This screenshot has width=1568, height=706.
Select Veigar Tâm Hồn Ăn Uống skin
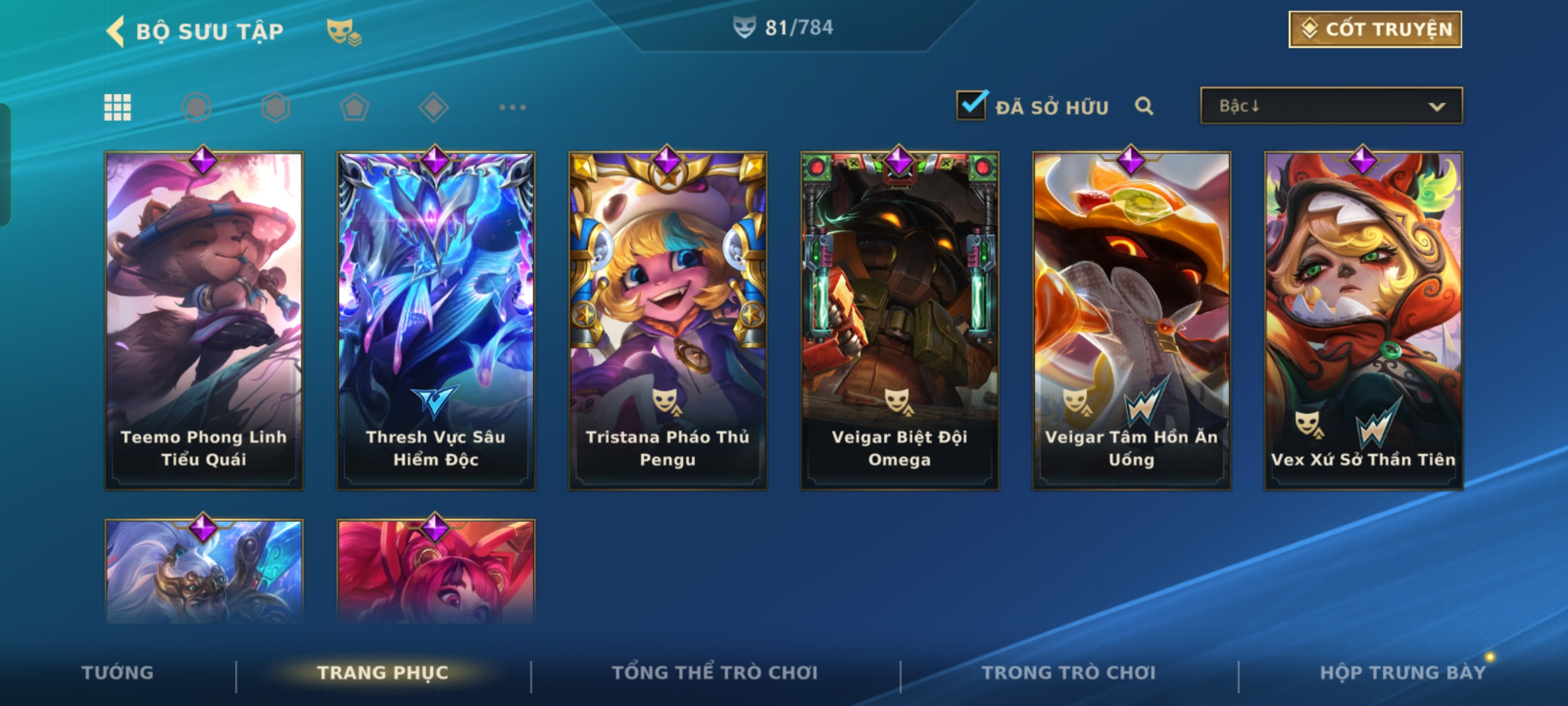[x=1132, y=320]
